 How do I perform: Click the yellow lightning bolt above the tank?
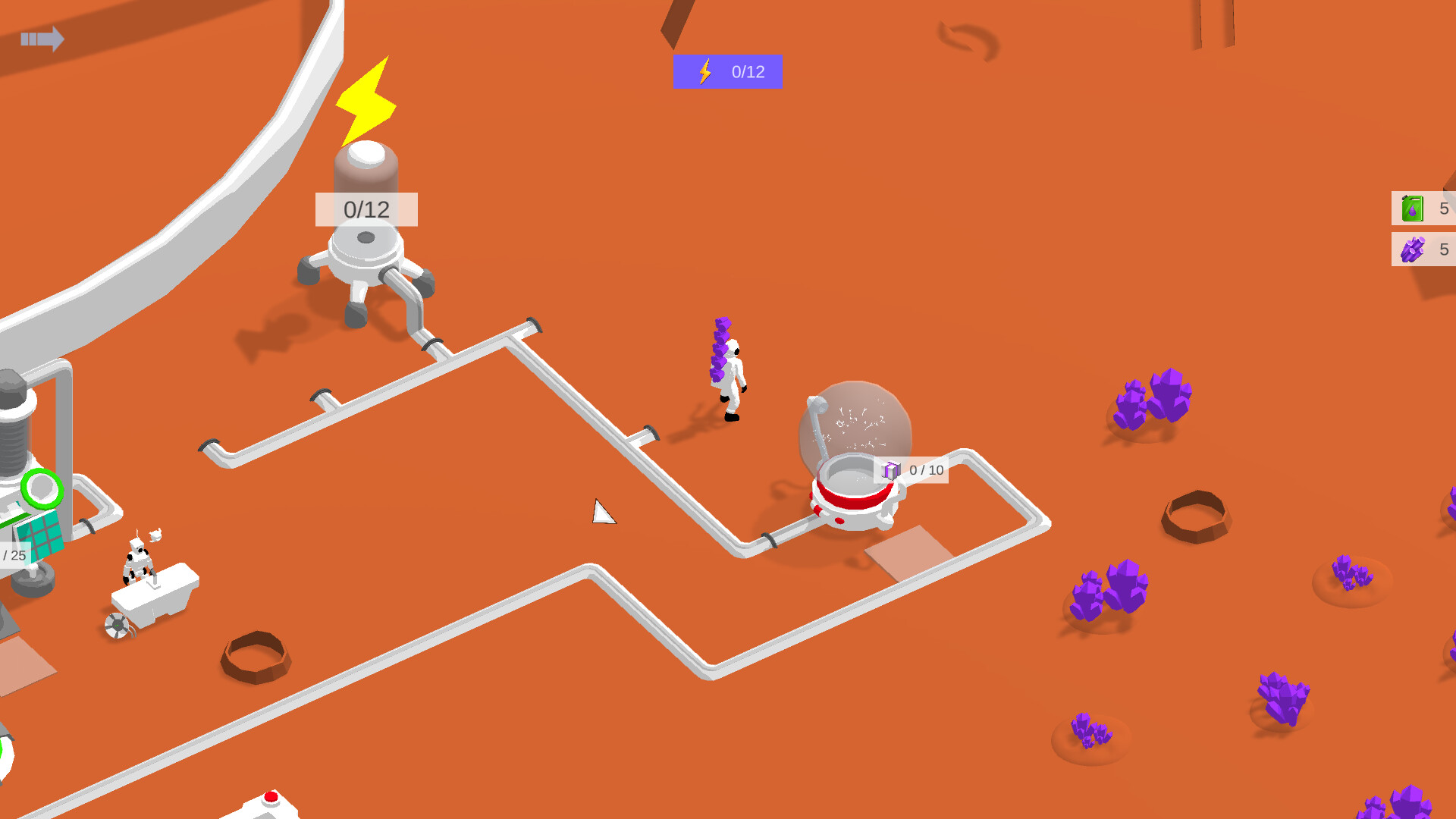[x=367, y=101]
